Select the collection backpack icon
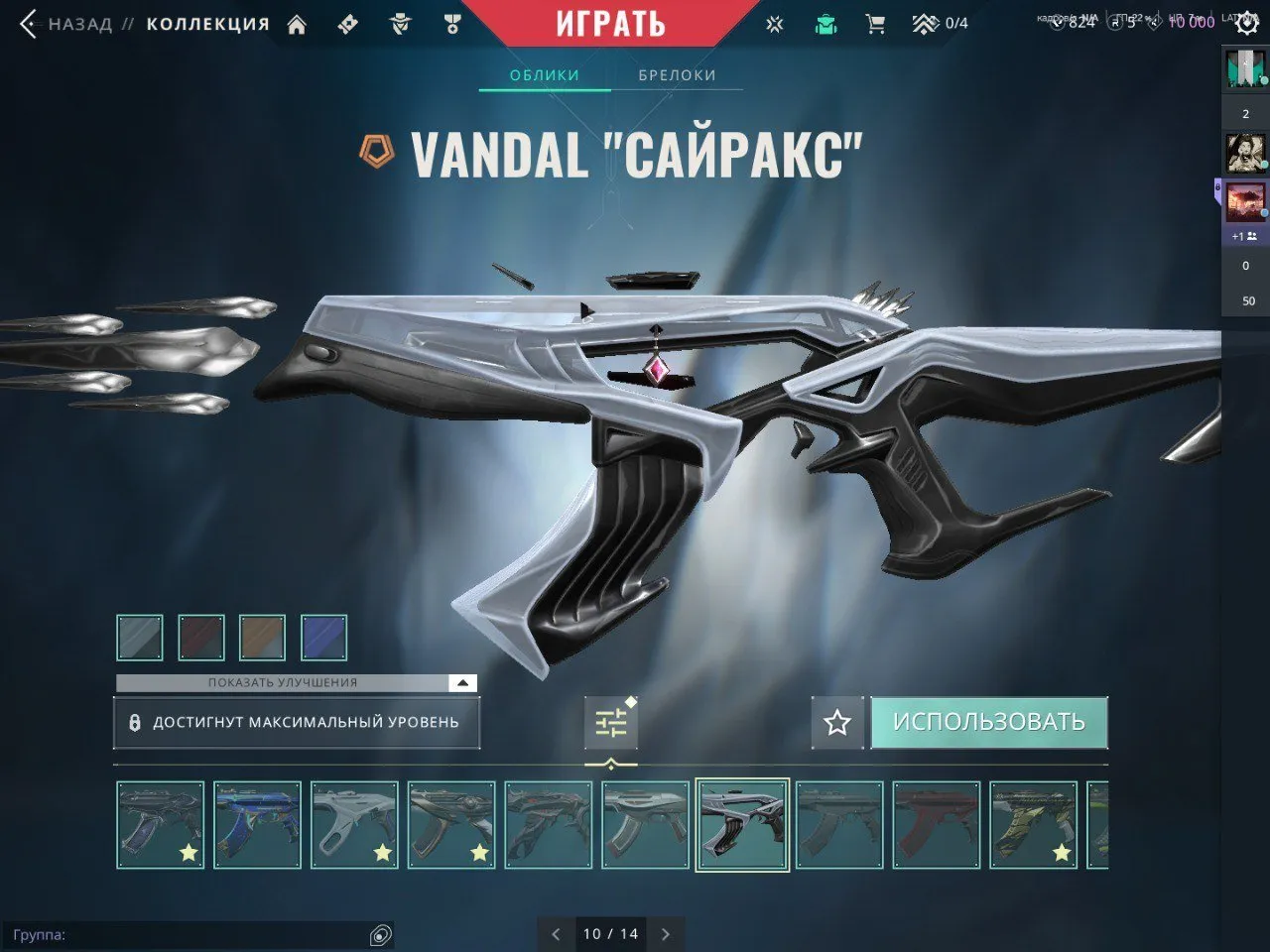This screenshot has width=1270, height=952. pos(825,23)
